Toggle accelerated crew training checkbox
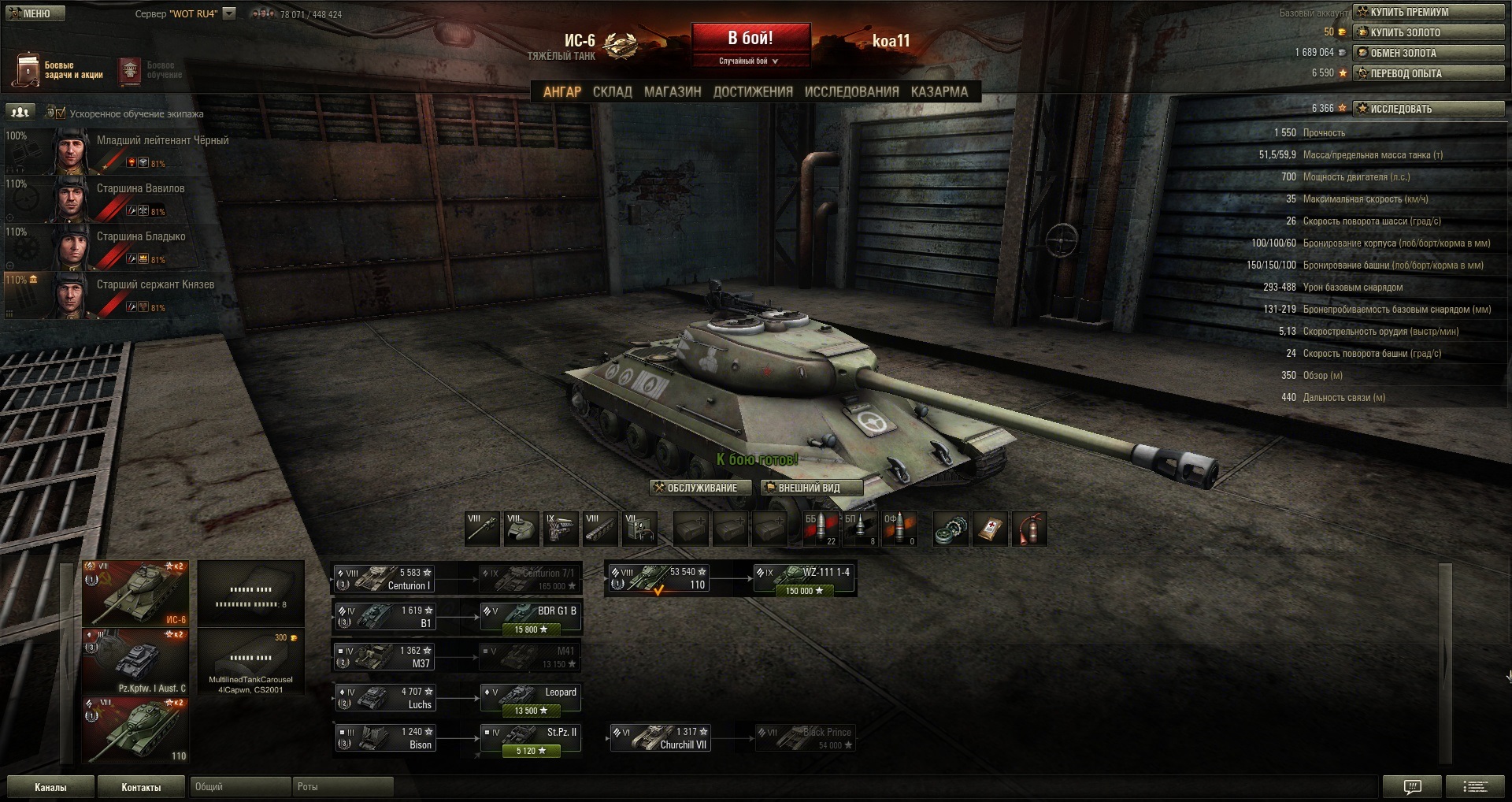Viewport: 1512px width, 802px height. click(60, 113)
